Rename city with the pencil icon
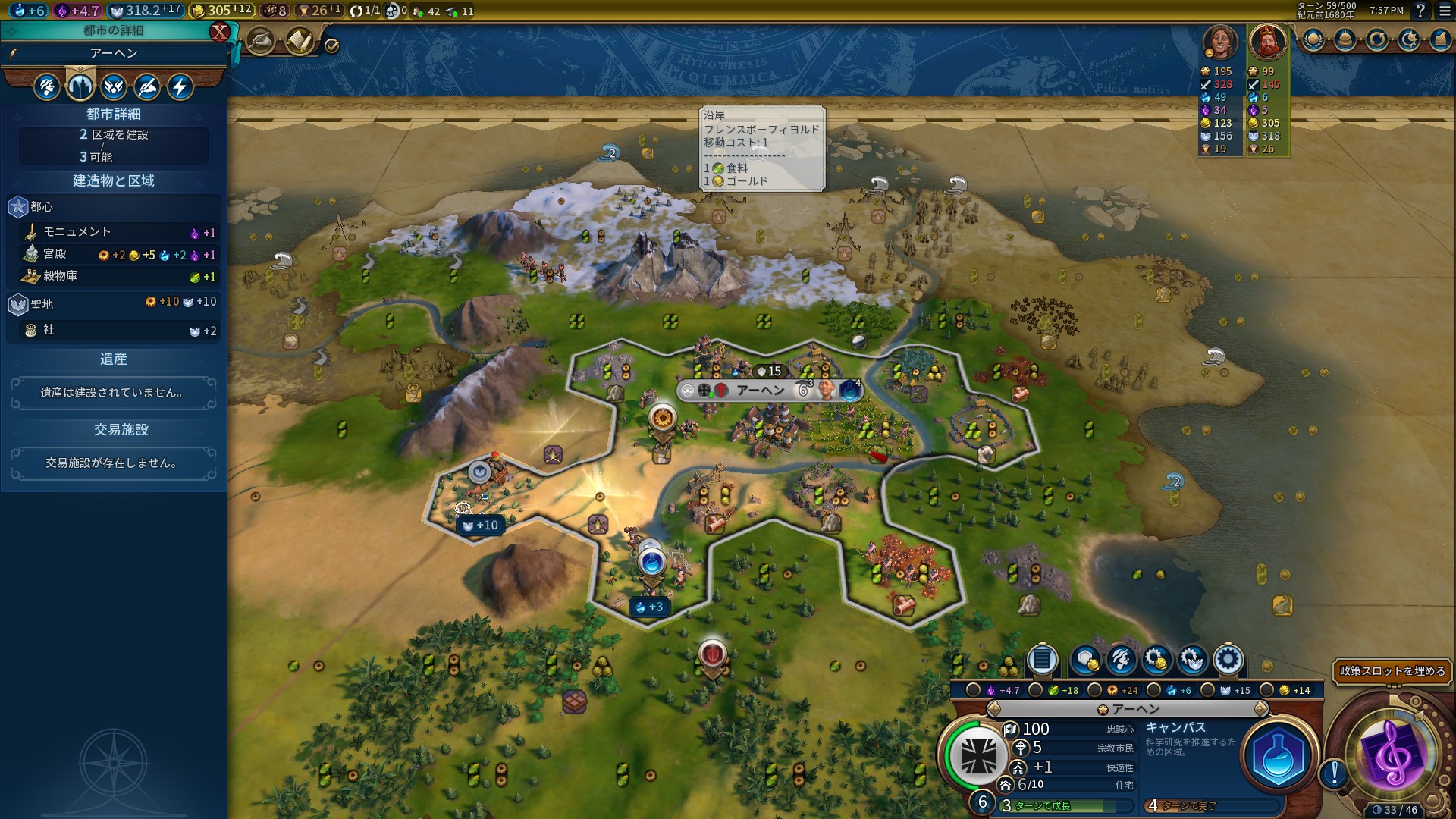This screenshot has width=1456, height=819. (13, 53)
